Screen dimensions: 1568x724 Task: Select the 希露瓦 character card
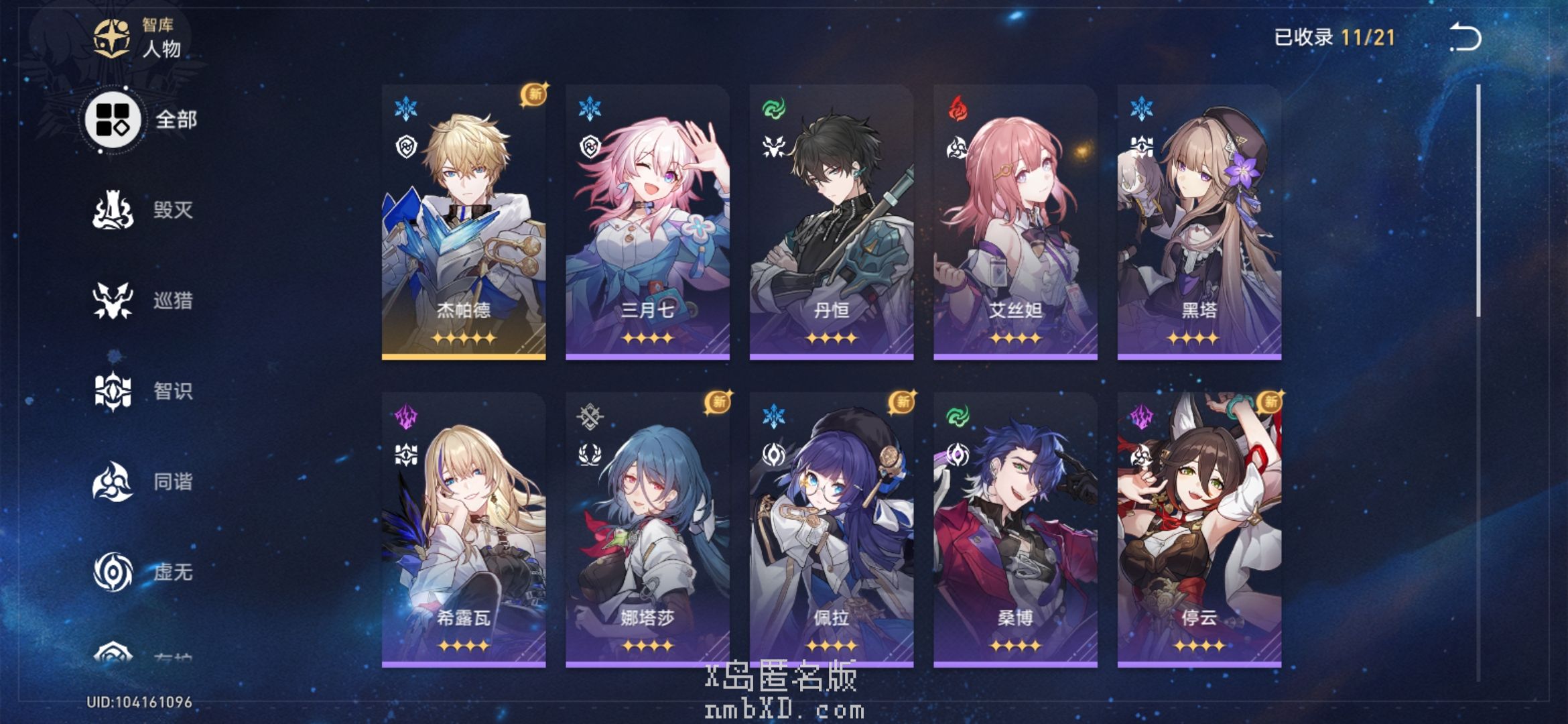[464, 530]
